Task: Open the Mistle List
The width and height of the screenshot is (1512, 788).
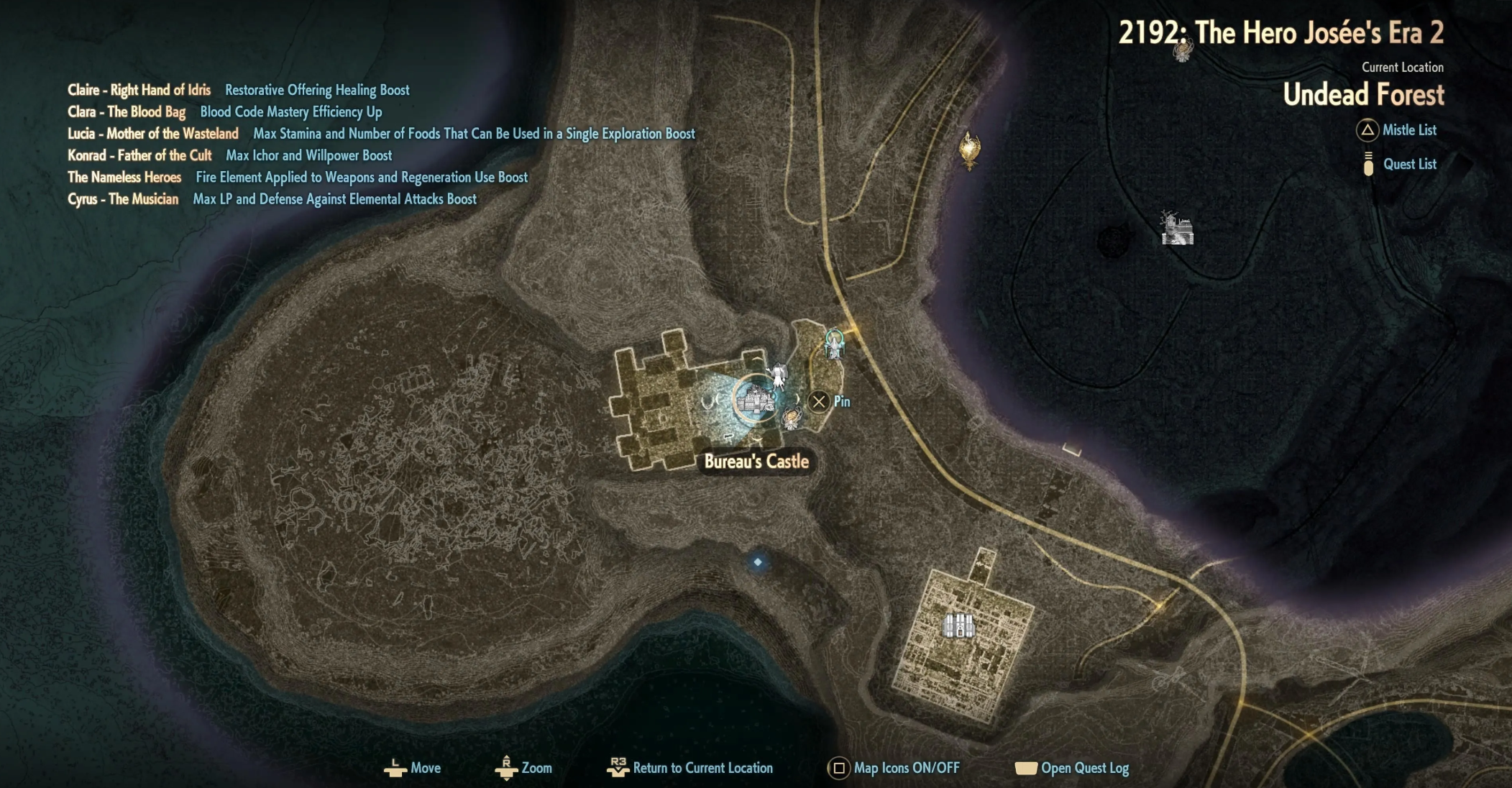Action: point(1397,130)
